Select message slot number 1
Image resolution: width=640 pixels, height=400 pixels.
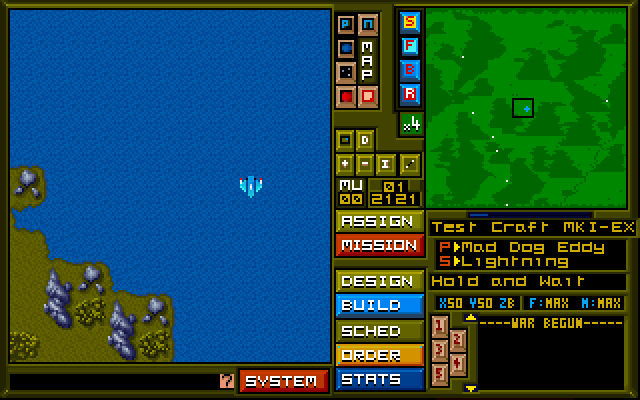(439, 325)
